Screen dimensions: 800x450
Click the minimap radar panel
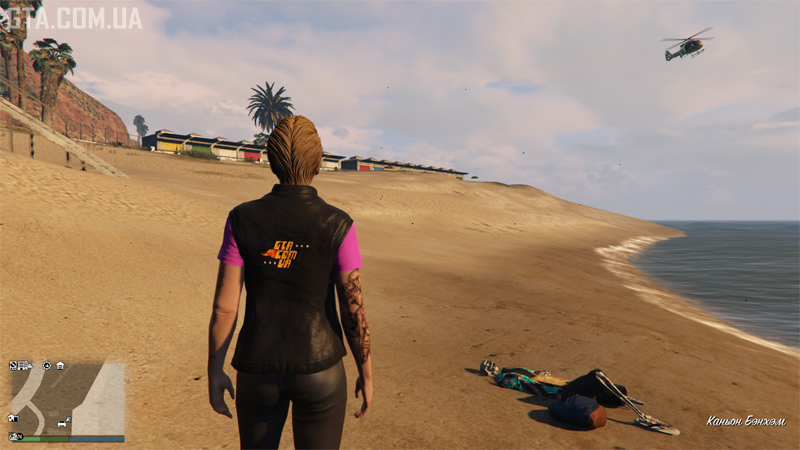click(x=67, y=397)
